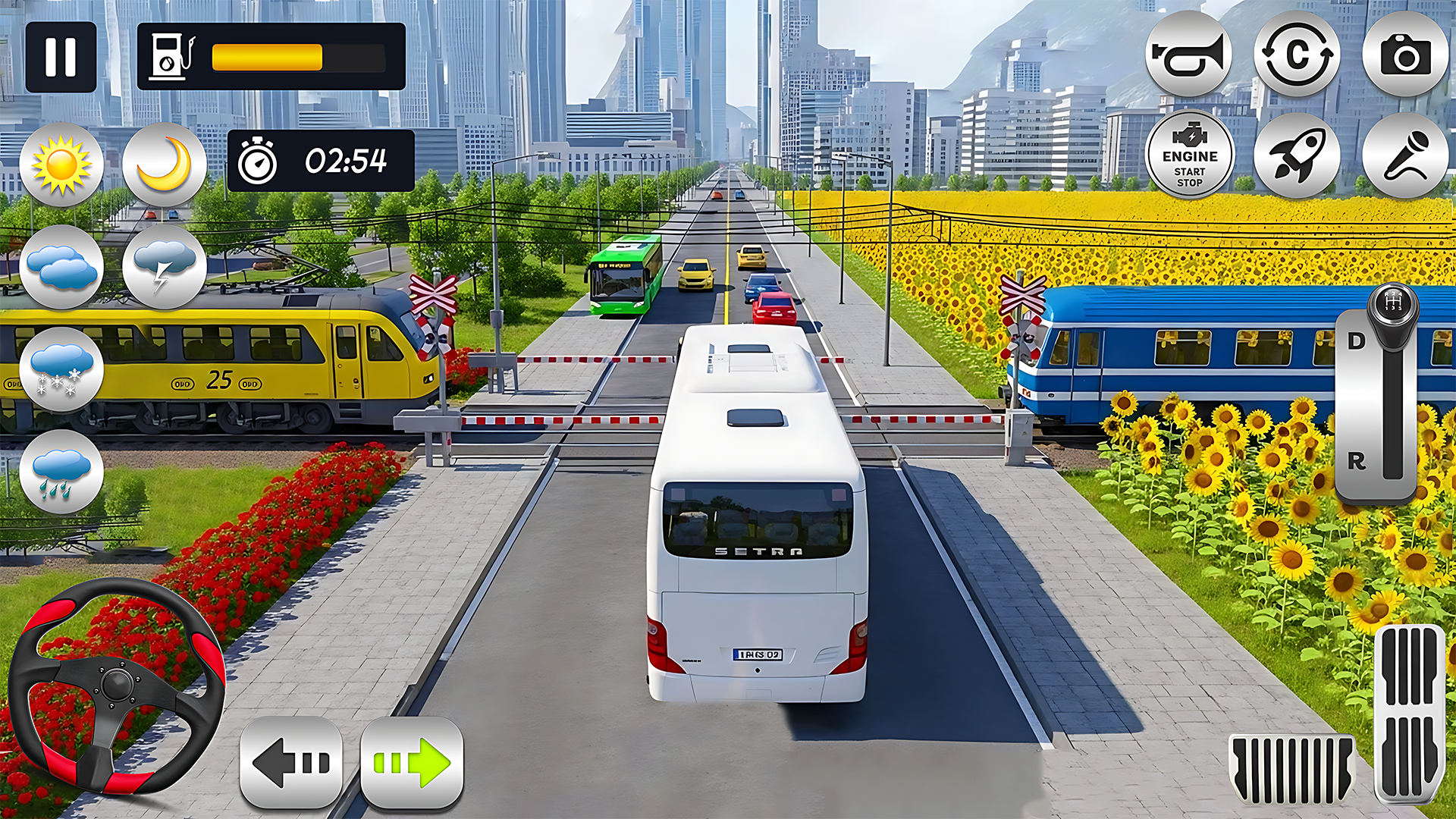Step on the brake pedal
This screenshot has width=1456, height=819.
click(1292, 769)
